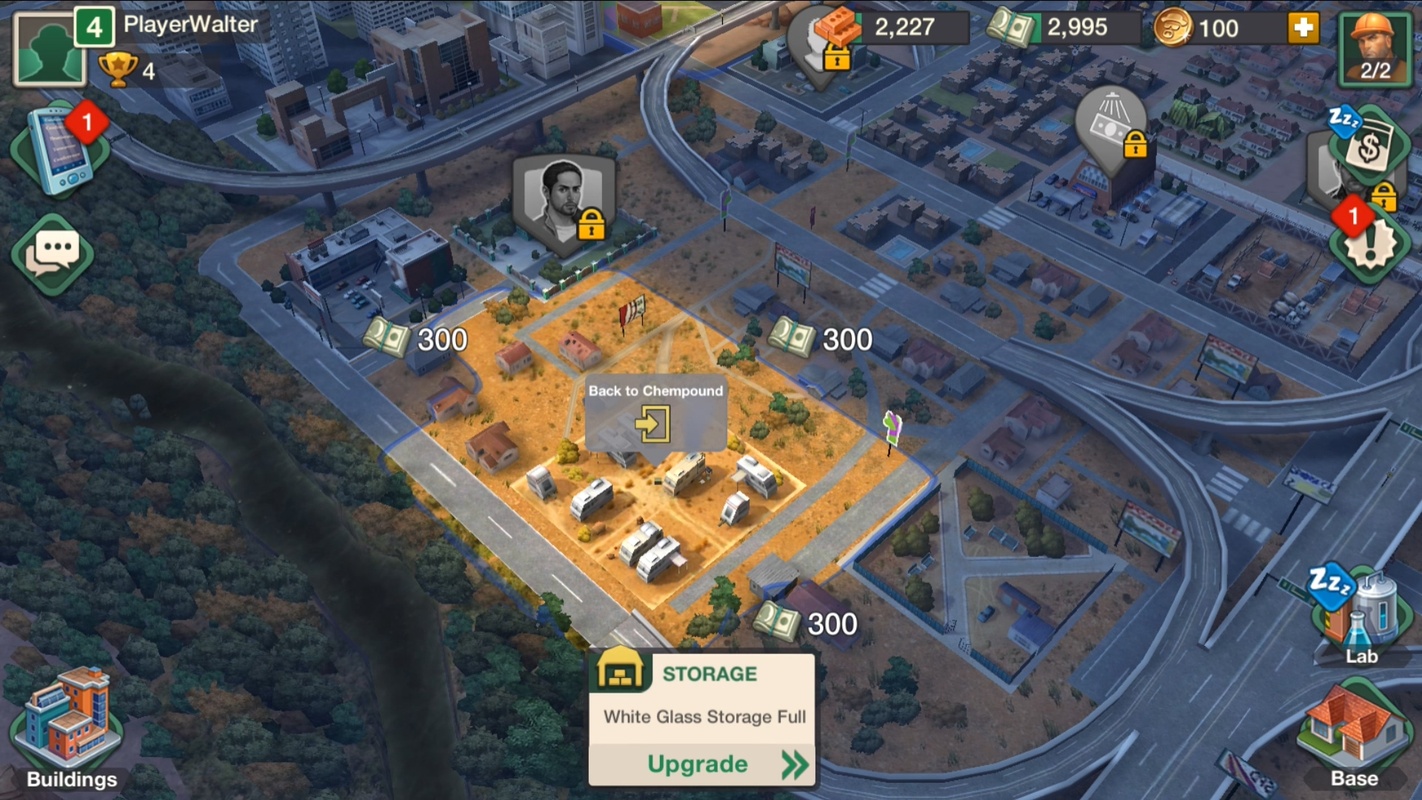Open the chat speech bubble icon

53,253
